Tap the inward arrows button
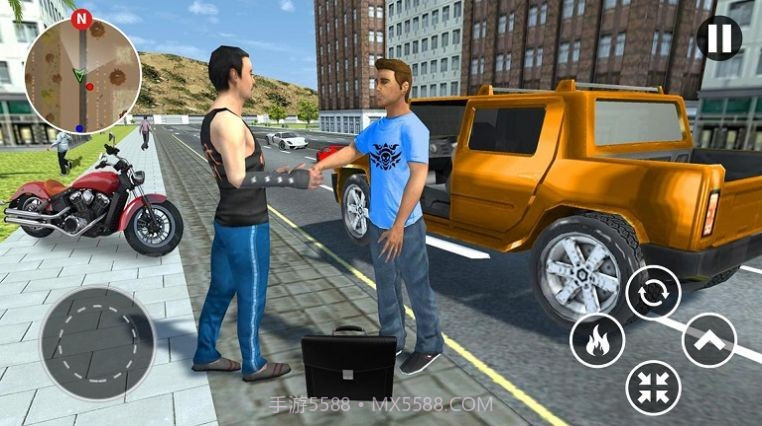762x426 pixels. click(x=653, y=387)
